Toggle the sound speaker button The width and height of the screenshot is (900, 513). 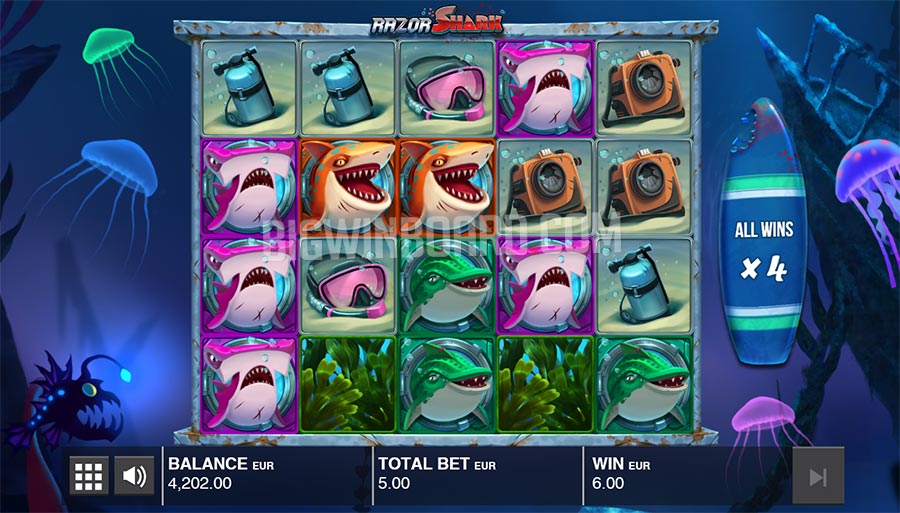click(x=134, y=476)
